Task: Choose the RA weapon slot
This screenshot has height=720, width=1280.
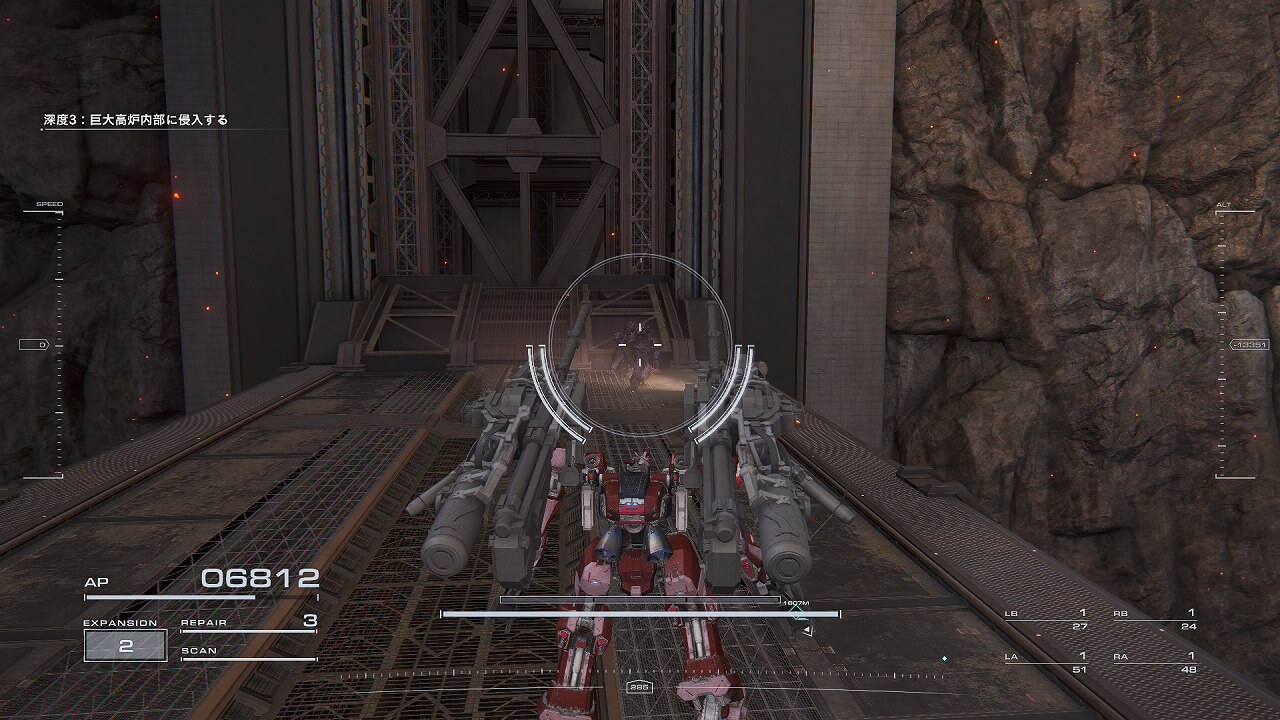Action: [x=1155, y=662]
